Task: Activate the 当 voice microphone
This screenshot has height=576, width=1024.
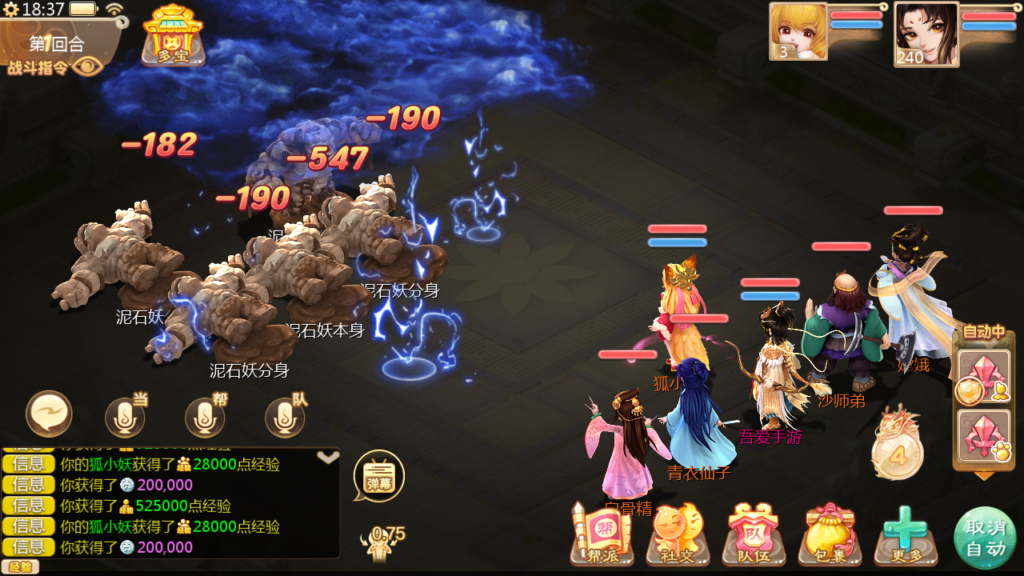Action: tap(125, 417)
